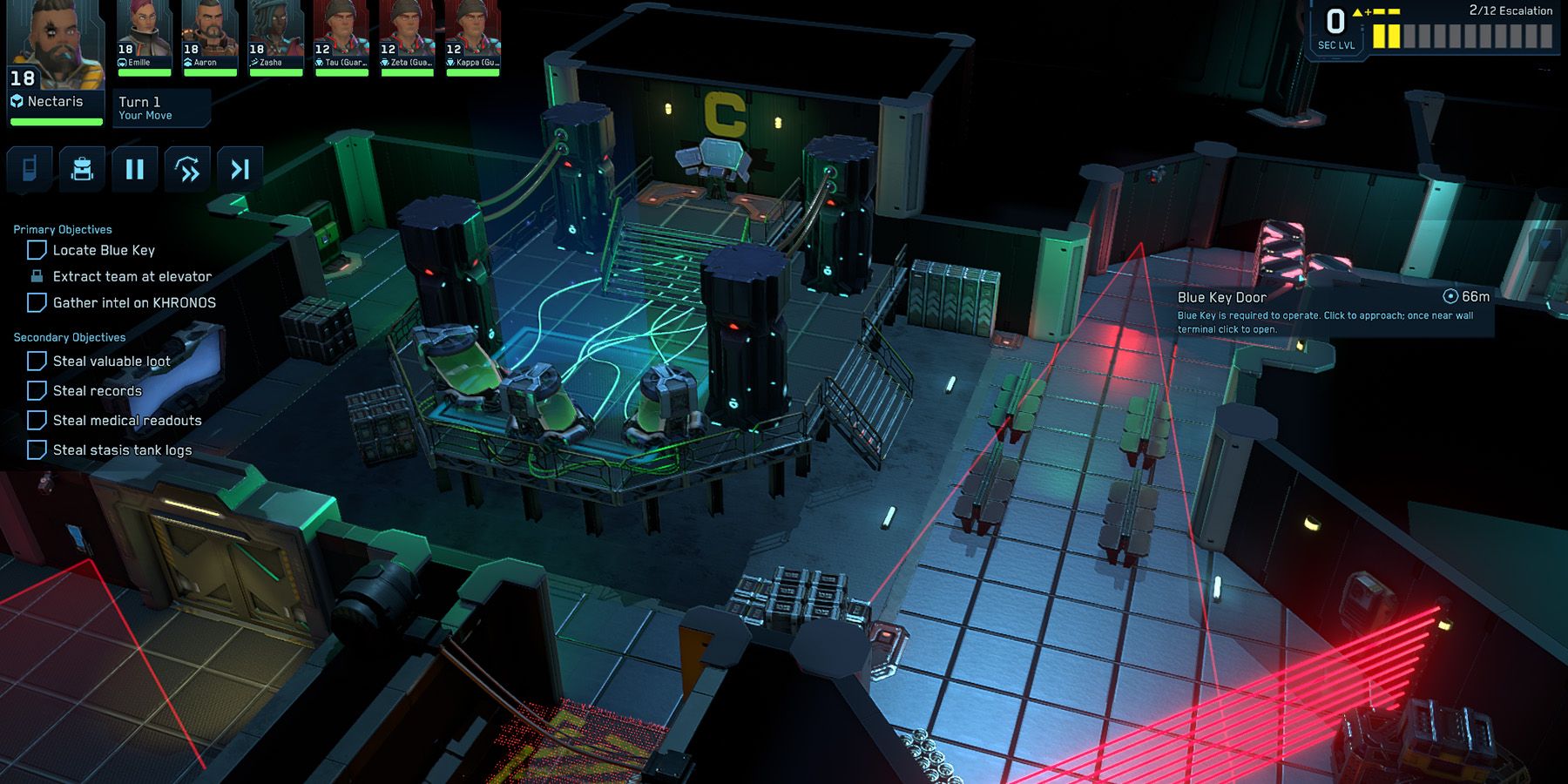The image size is (1568, 784).
Task: Check the Steal valuable loot objective box
Action: pyautogui.click(x=36, y=361)
